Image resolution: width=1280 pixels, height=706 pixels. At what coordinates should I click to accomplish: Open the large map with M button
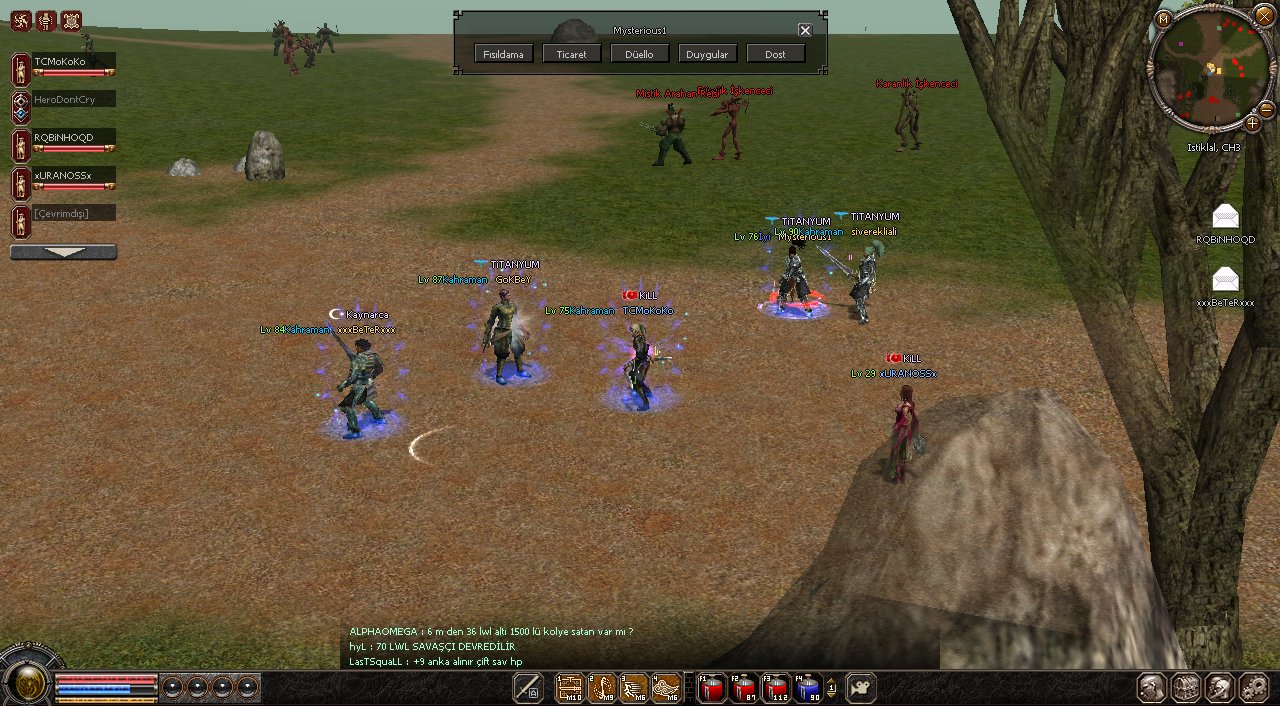point(1162,19)
